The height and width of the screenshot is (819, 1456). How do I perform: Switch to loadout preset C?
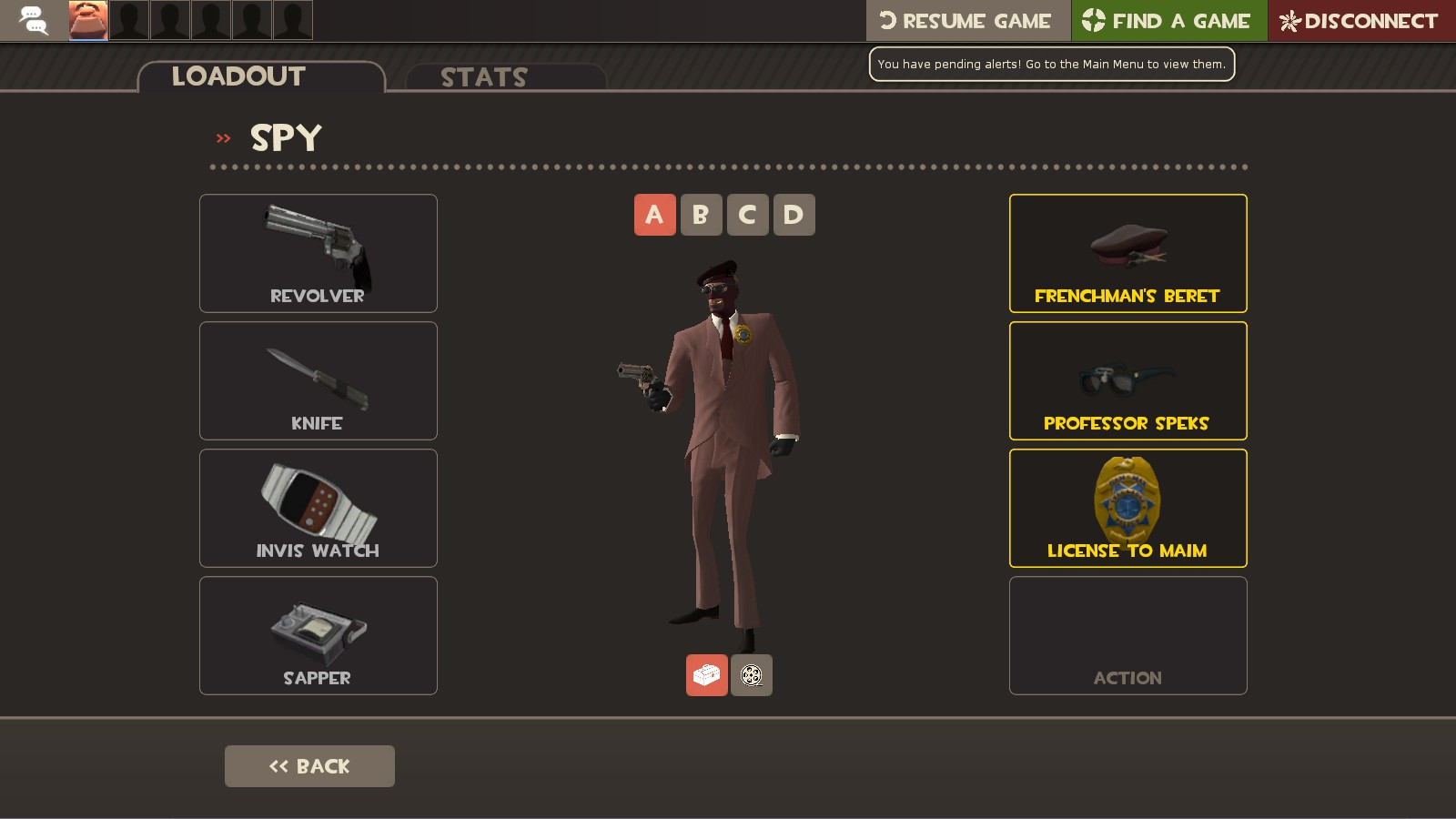point(747,215)
